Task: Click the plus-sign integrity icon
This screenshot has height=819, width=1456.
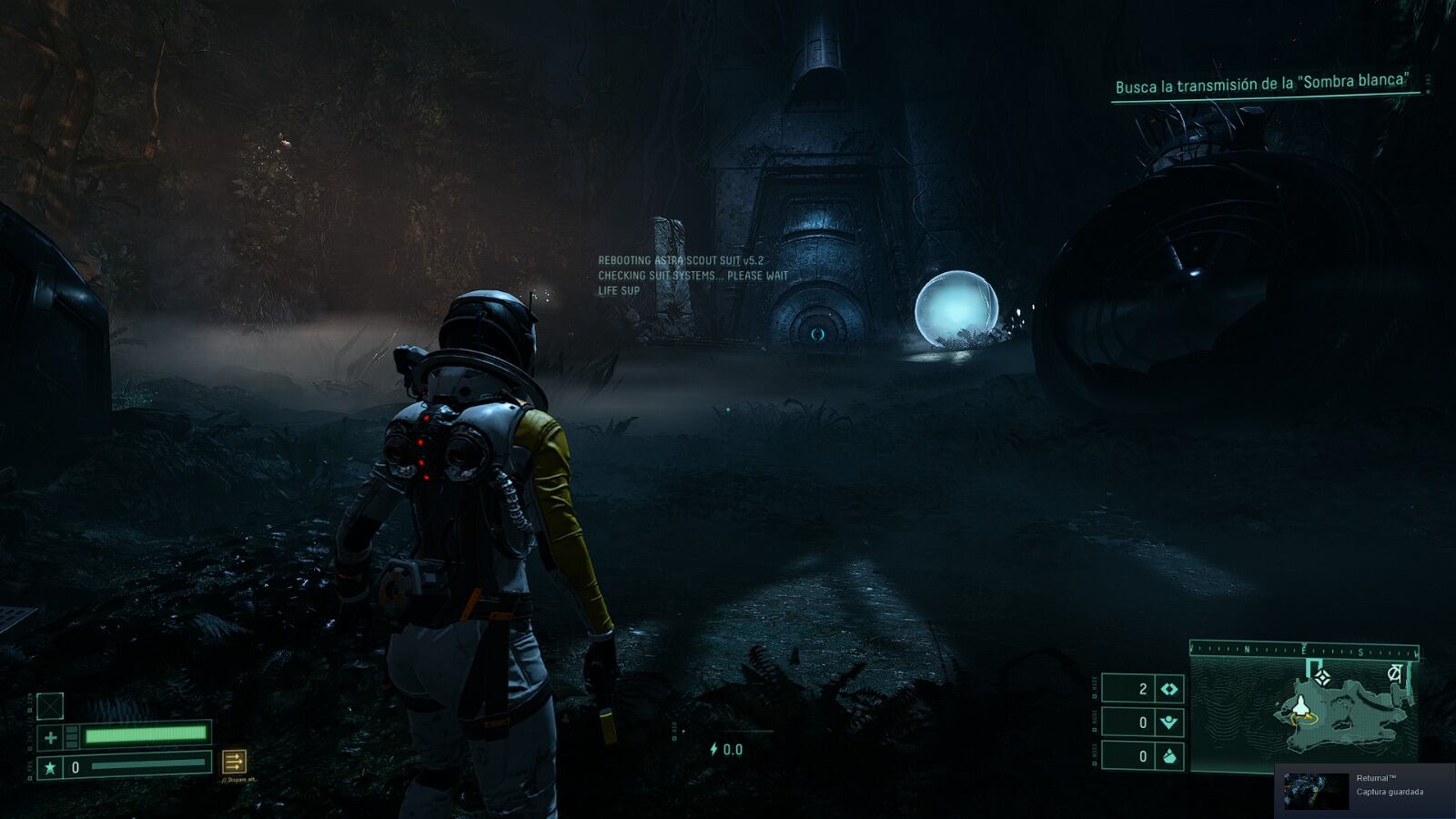Action: pos(51,737)
